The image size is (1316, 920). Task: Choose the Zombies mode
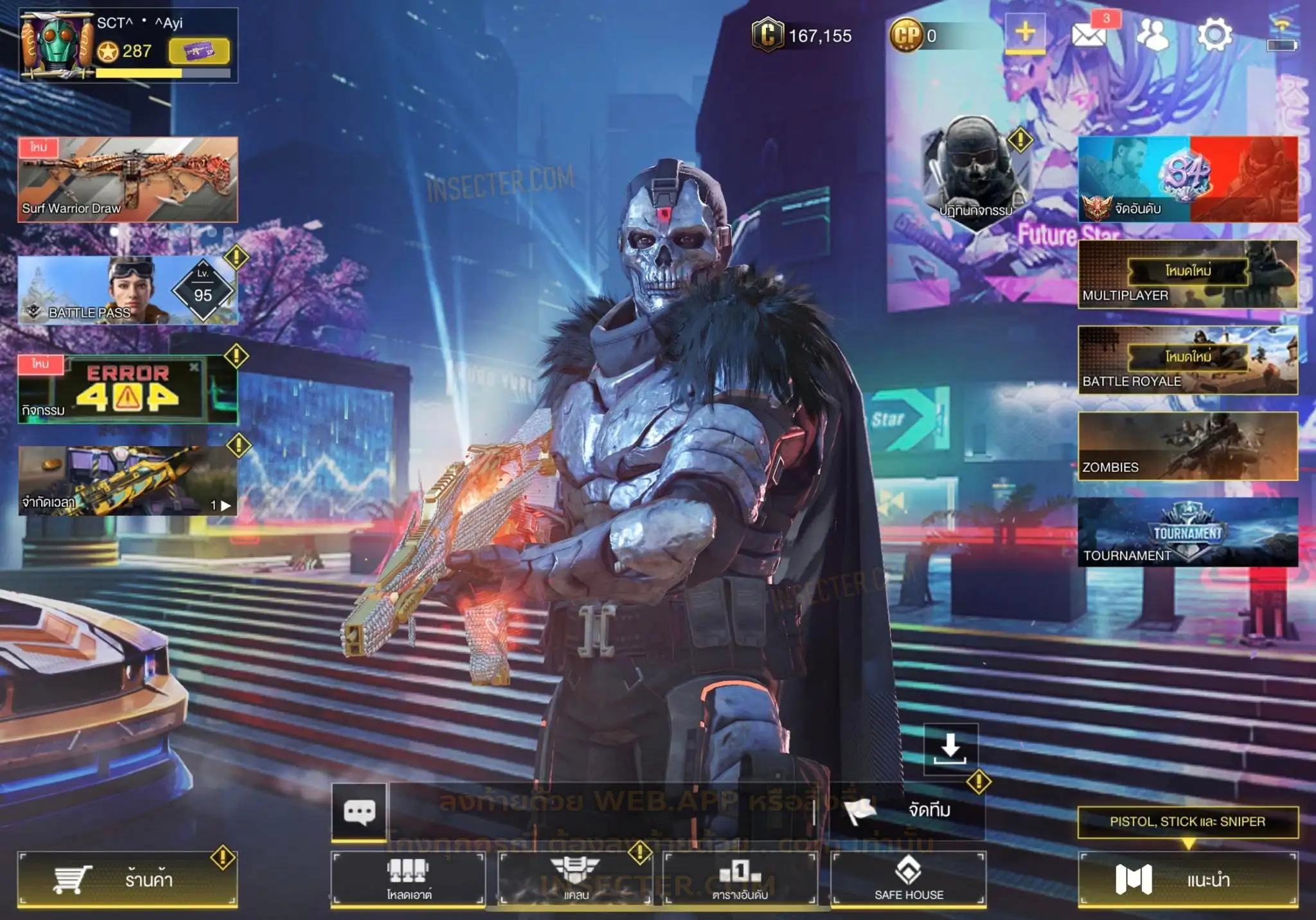point(1187,446)
